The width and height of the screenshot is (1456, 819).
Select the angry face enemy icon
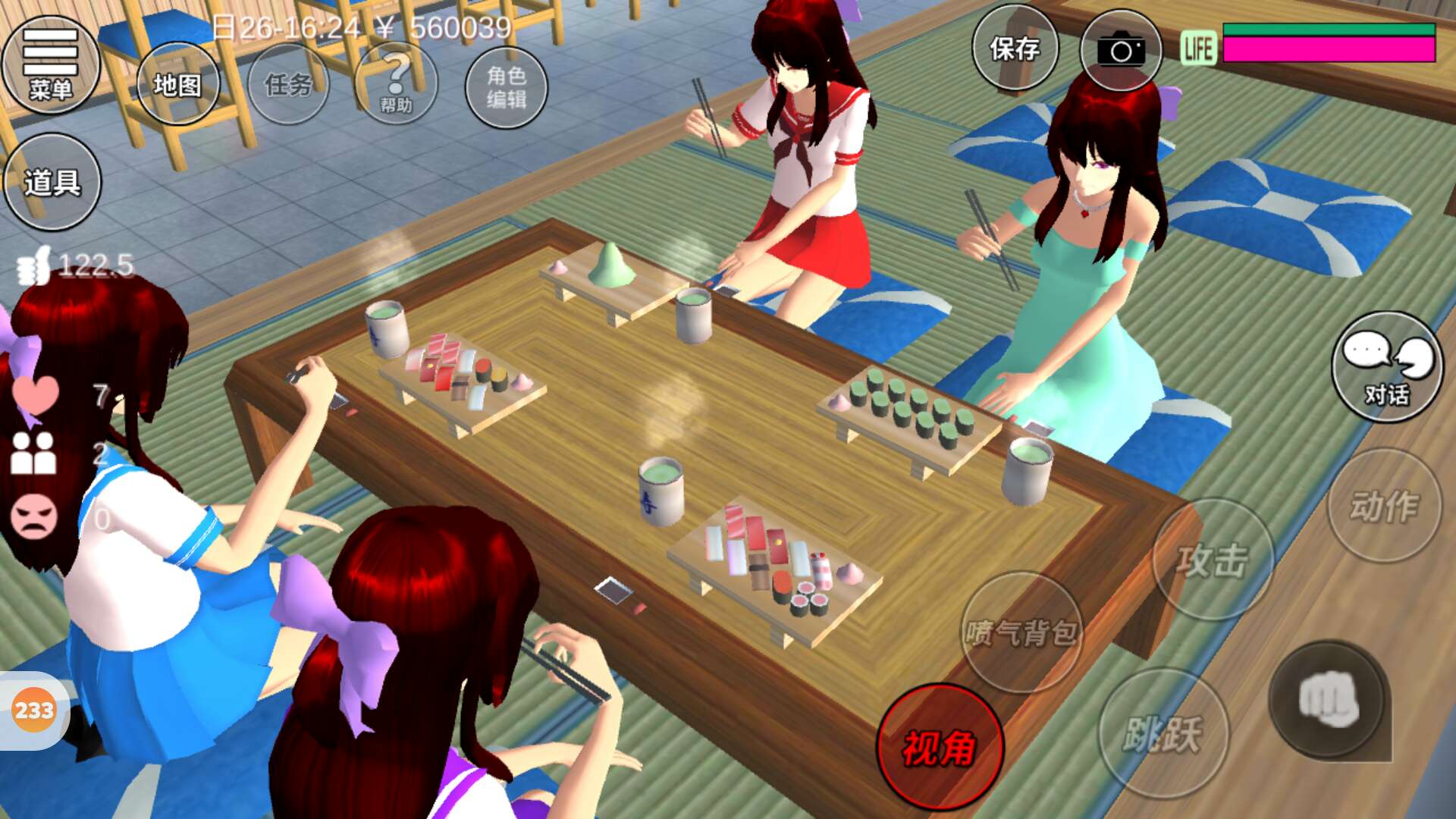coord(33,516)
